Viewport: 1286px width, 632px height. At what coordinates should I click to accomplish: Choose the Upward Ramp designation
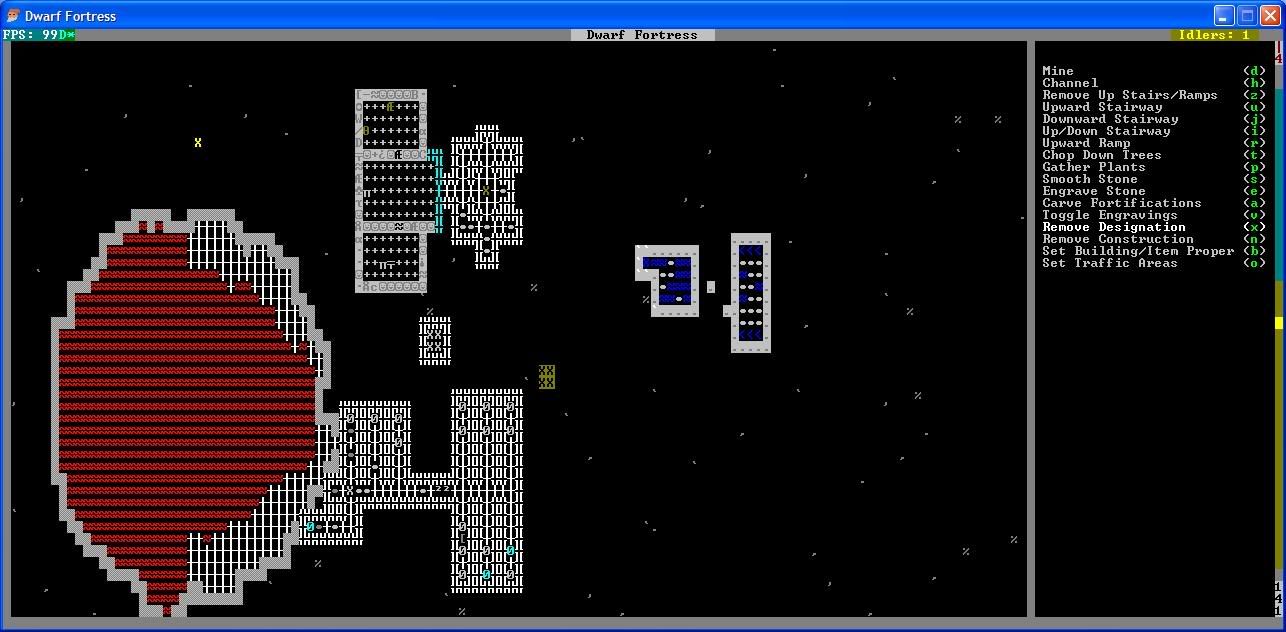[x=1086, y=143]
